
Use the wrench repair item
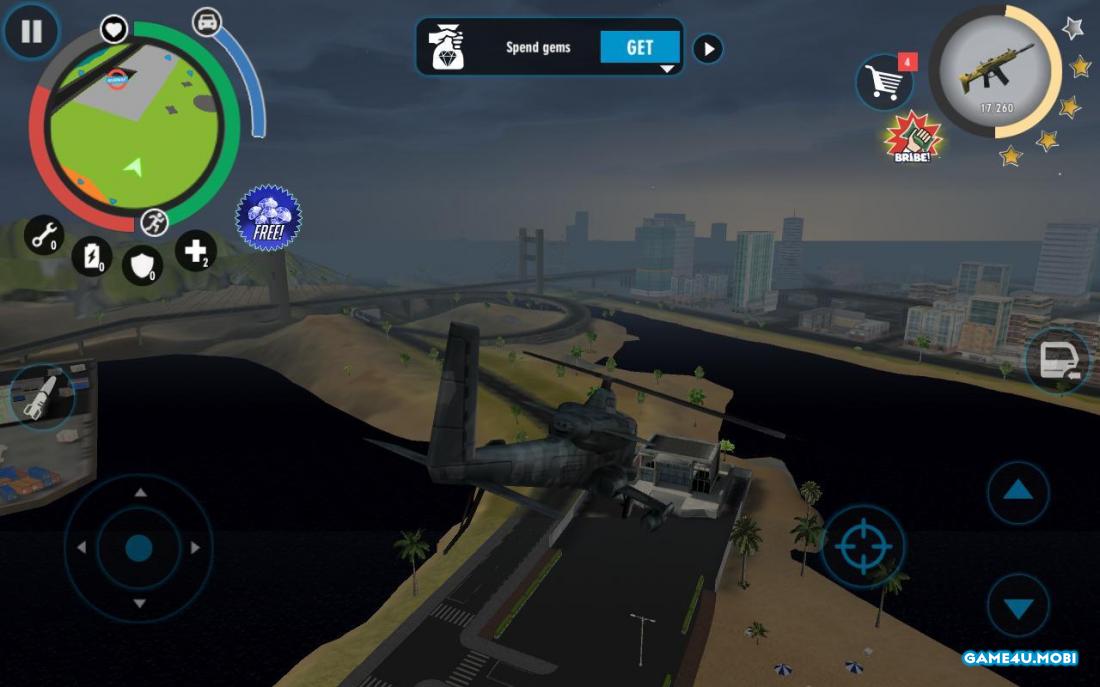pyautogui.click(x=44, y=236)
